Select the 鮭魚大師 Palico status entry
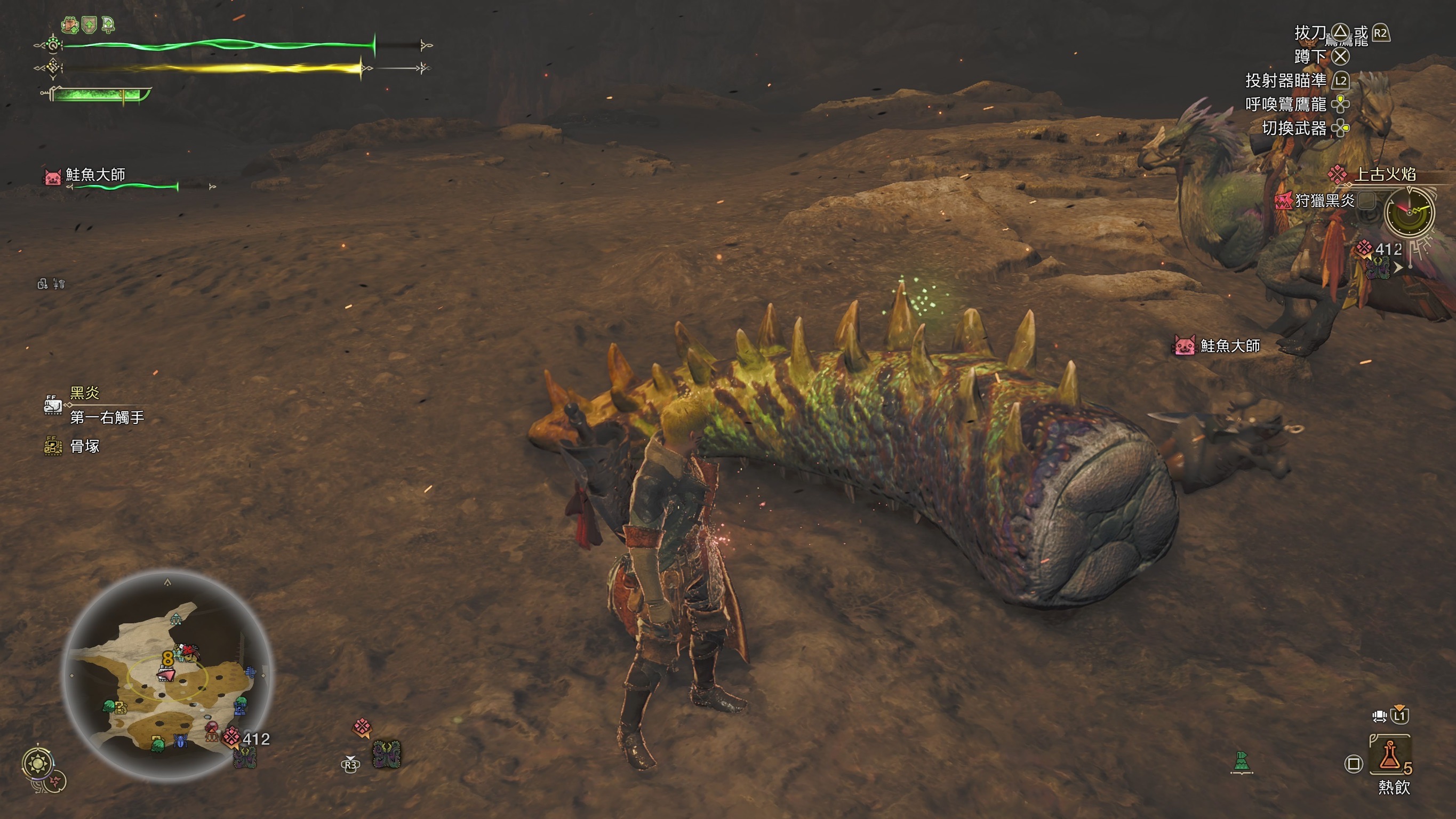Viewport: 1456px width, 819px height. (x=95, y=175)
